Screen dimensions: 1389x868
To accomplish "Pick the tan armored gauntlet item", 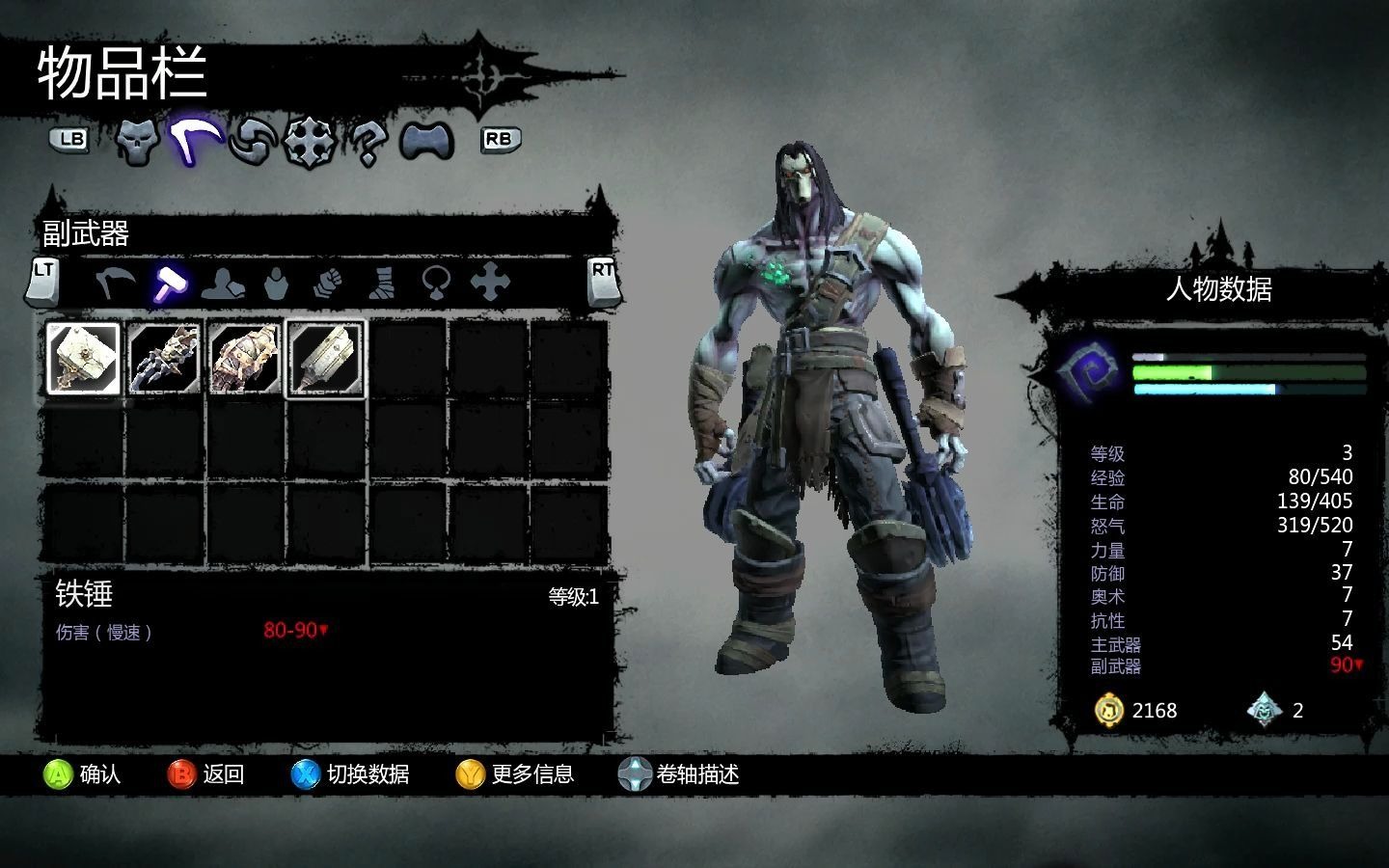I will pos(245,359).
